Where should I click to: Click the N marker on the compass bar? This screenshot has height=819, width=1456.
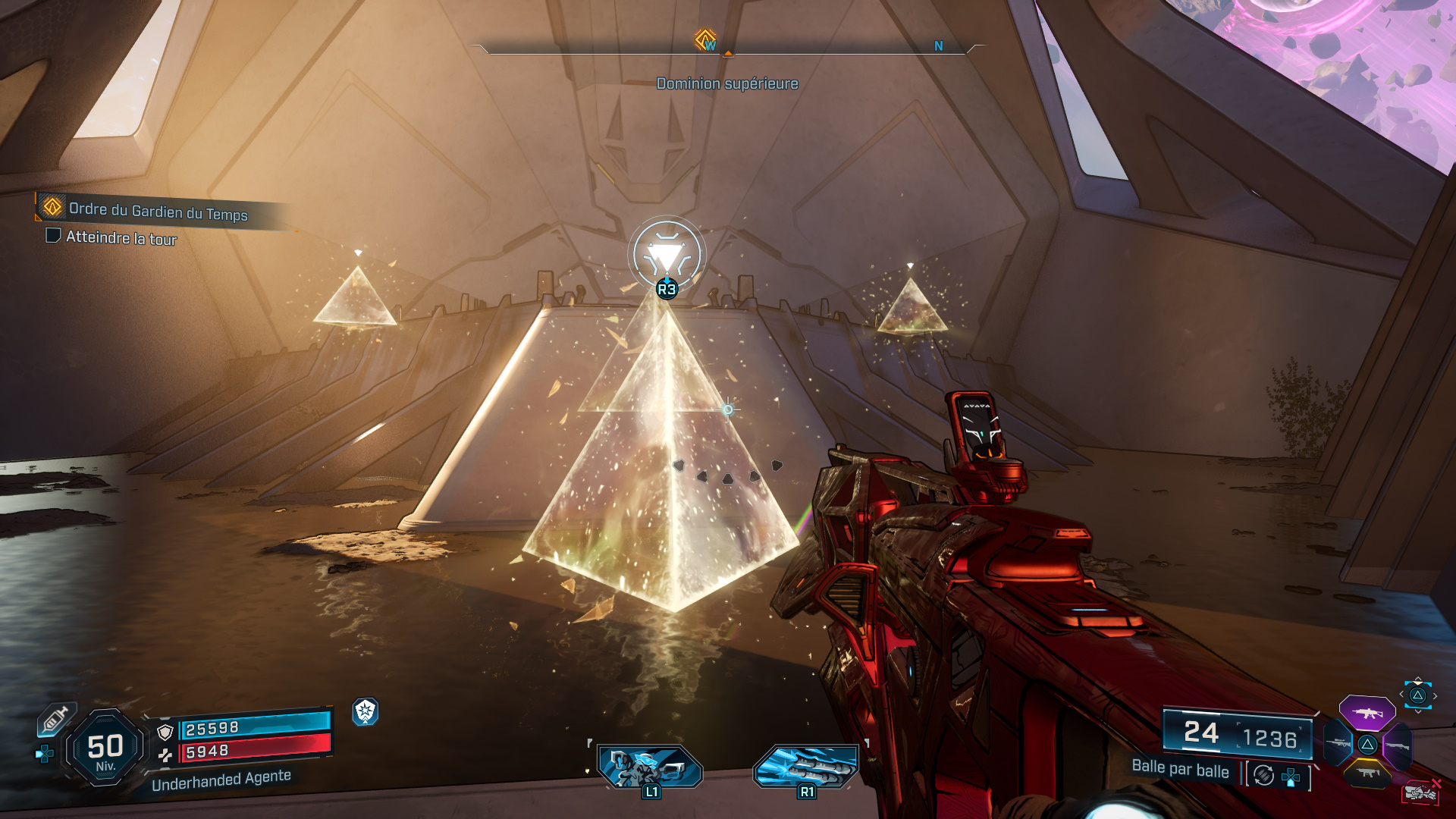coord(938,45)
